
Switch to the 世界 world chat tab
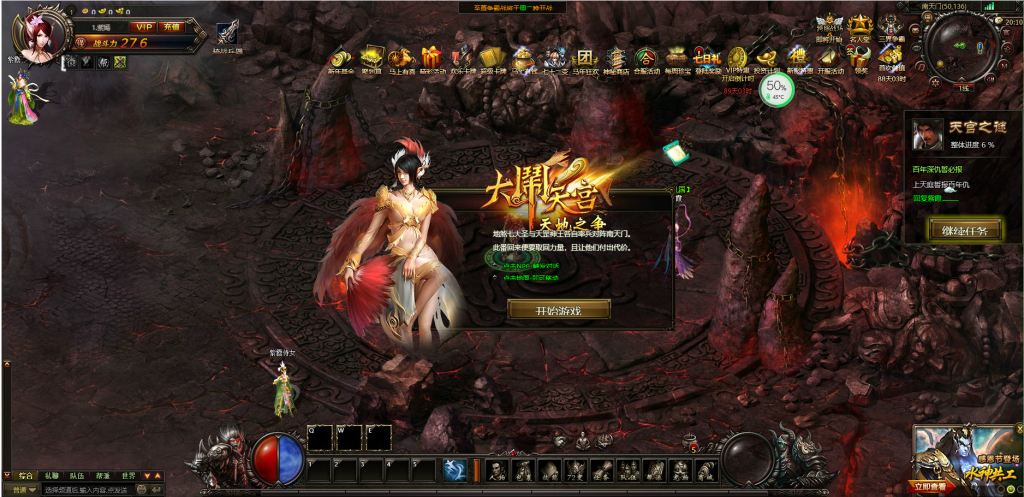(128, 476)
